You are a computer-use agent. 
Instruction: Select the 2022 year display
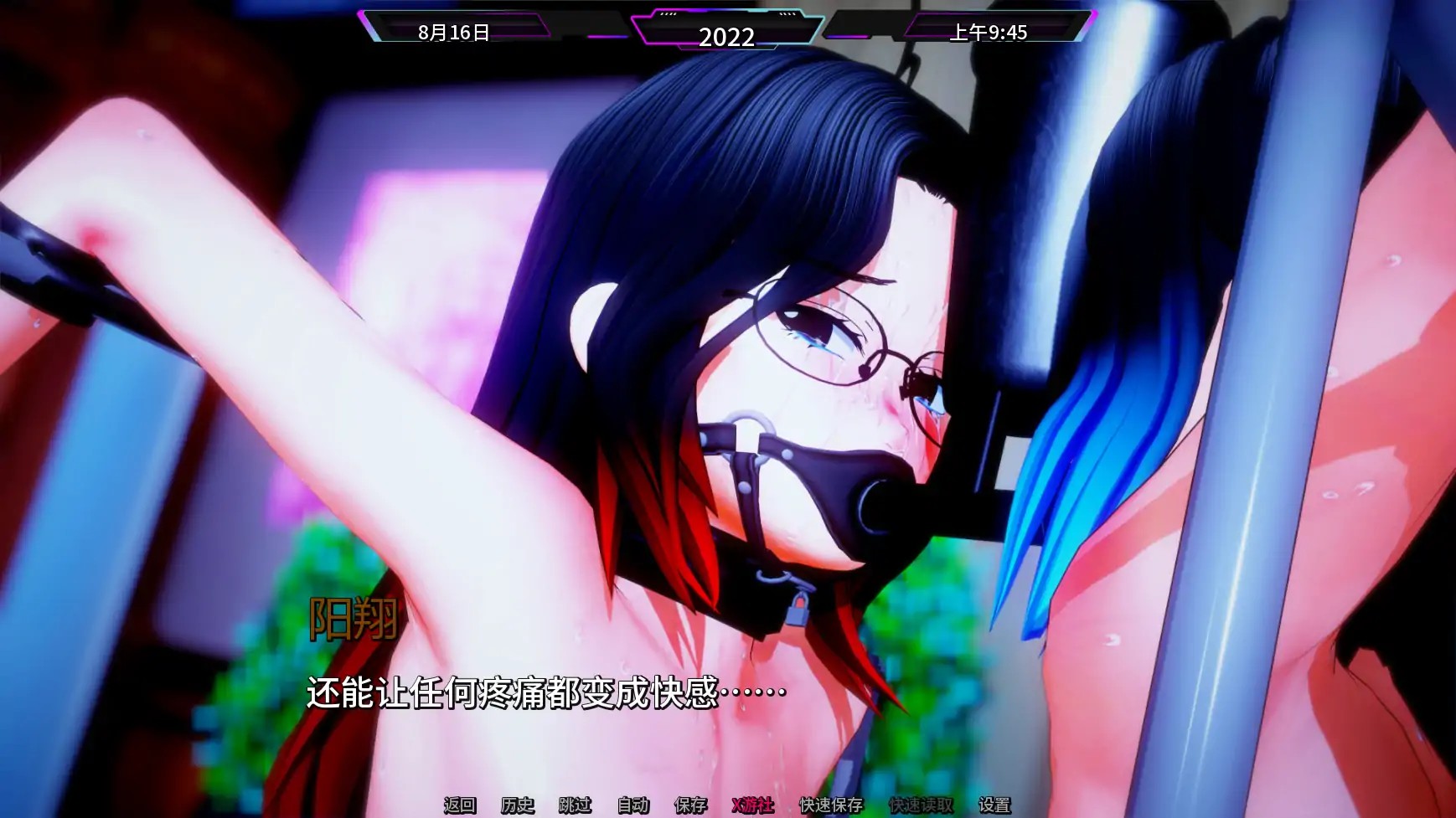728,35
